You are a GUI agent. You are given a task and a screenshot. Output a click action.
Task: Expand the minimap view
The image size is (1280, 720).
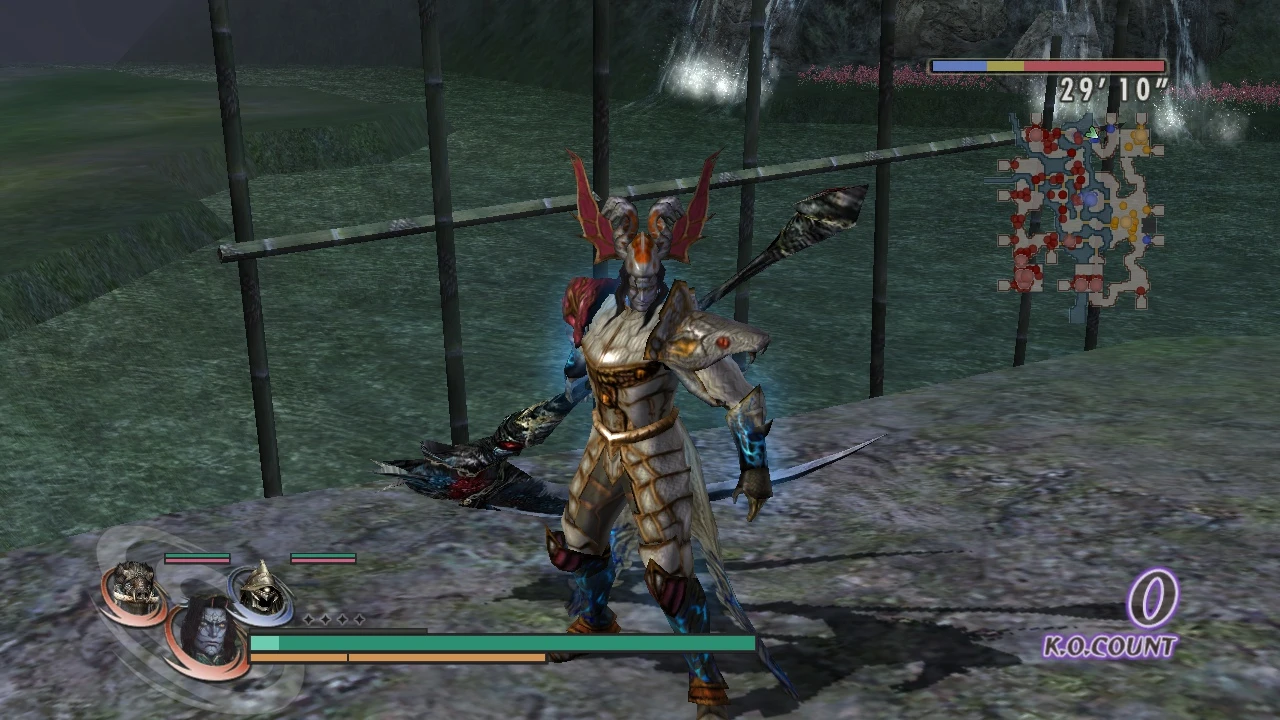1080,210
